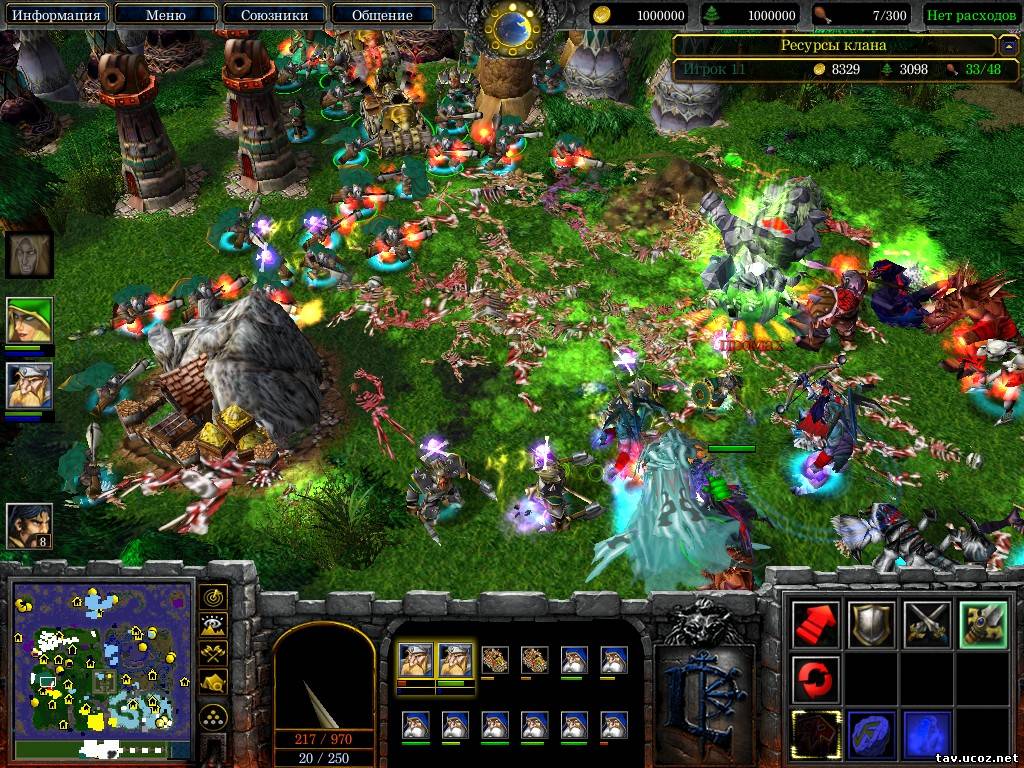
Task: Select the pale greyed-out hero portrait
Action: pyautogui.click(x=29, y=255)
